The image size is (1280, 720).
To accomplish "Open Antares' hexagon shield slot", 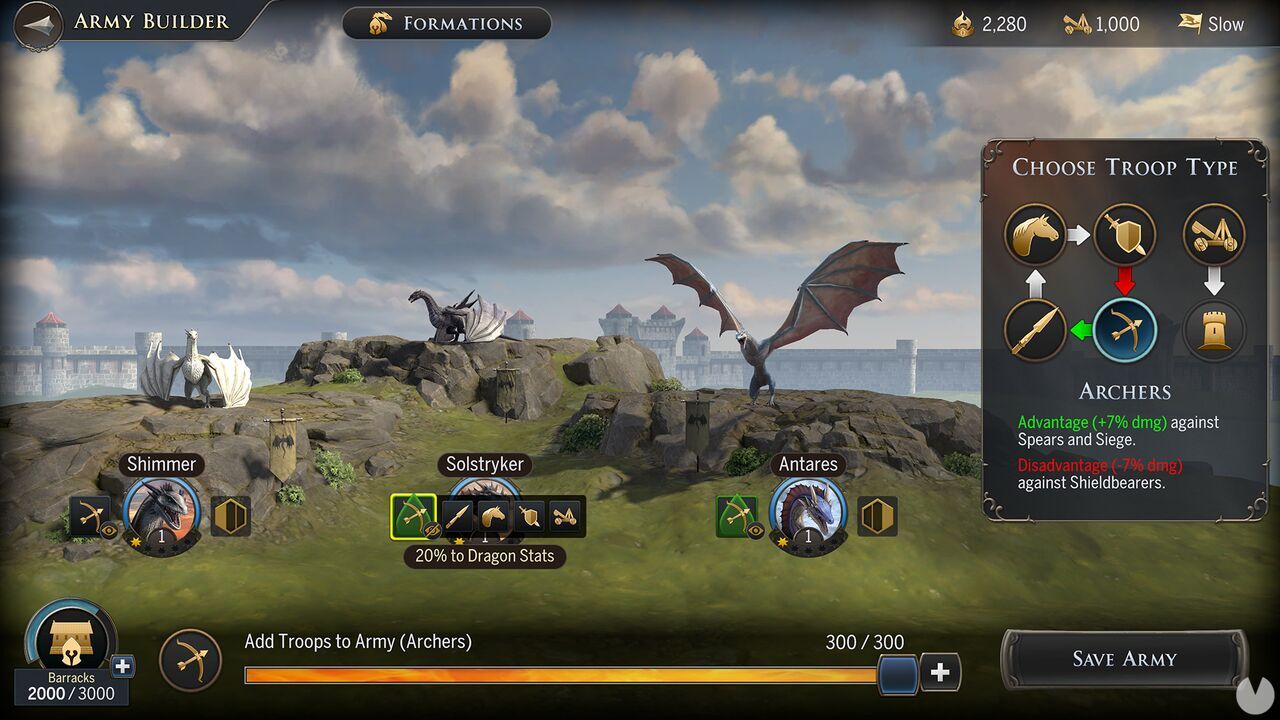I will point(877,516).
